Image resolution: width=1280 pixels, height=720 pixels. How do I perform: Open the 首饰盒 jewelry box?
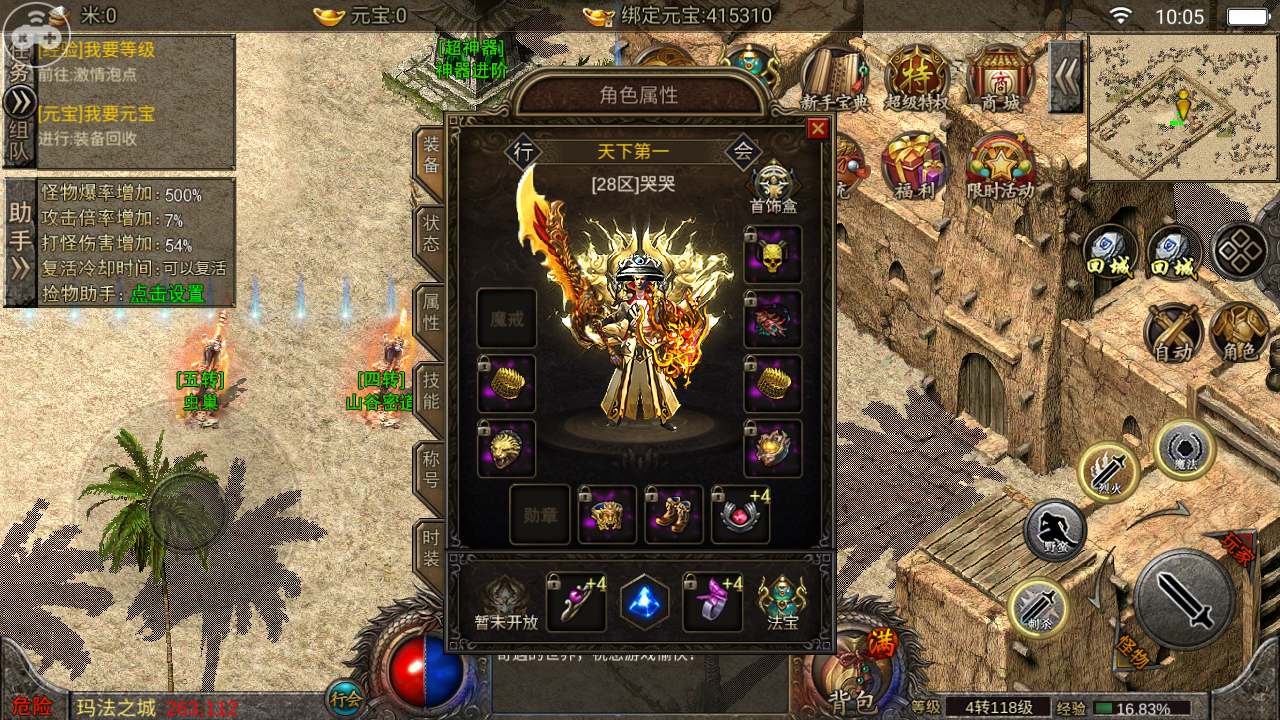772,187
